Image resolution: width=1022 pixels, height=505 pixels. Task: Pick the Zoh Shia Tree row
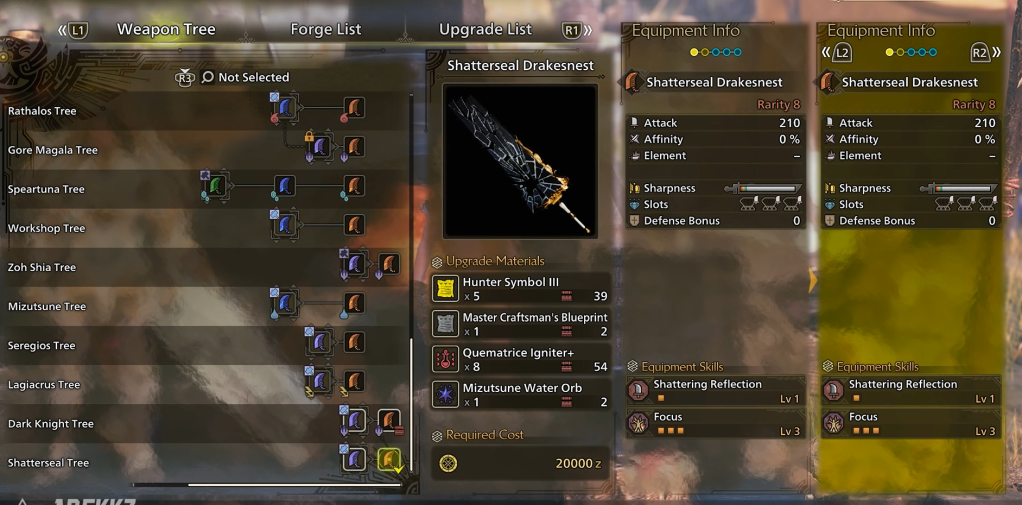42,267
